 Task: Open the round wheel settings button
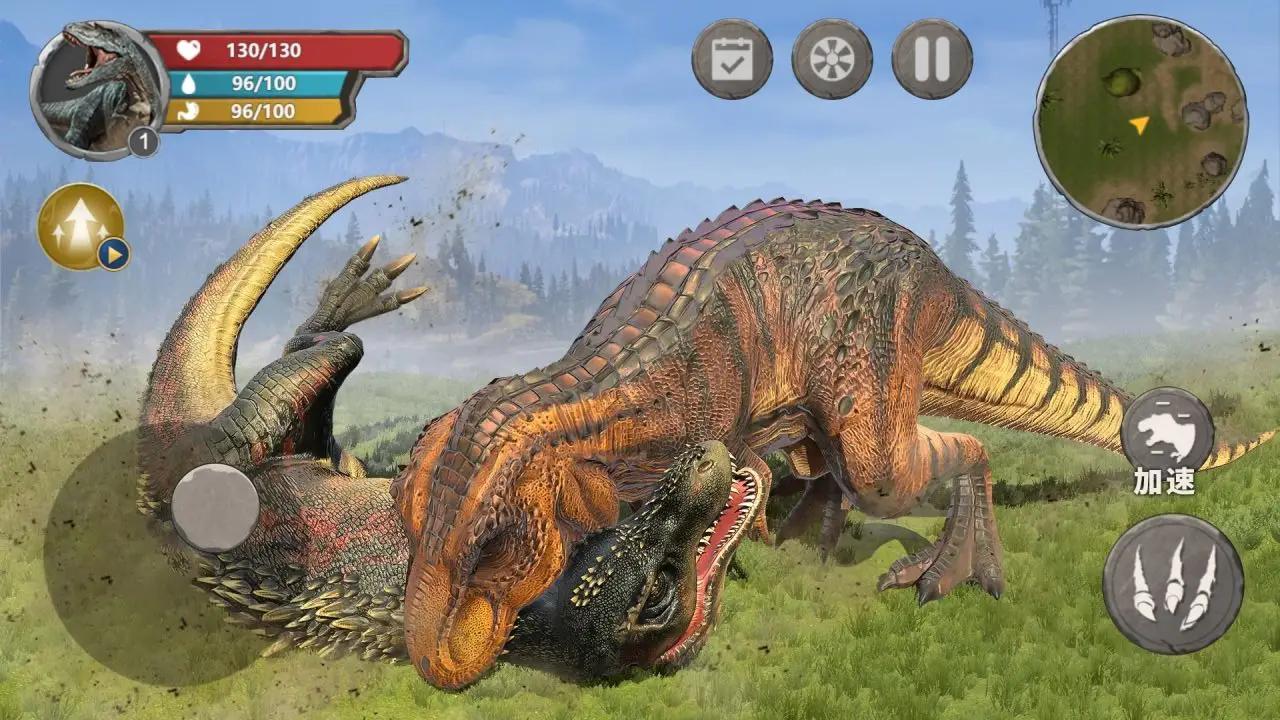point(832,59)
